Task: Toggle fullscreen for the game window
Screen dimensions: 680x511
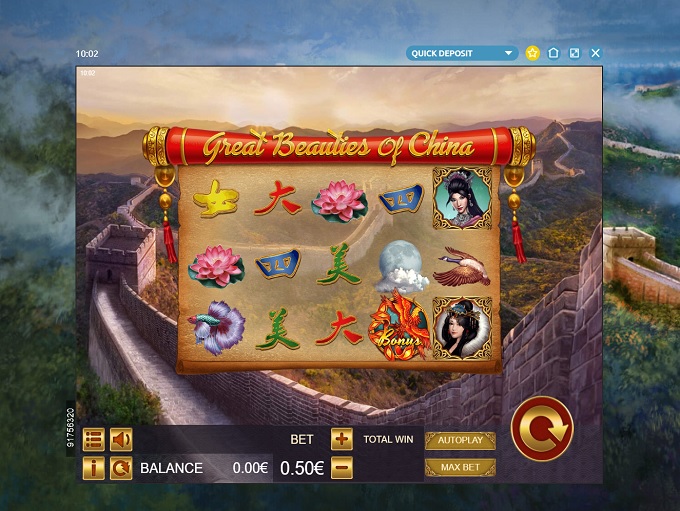Action: coord(574,53)
